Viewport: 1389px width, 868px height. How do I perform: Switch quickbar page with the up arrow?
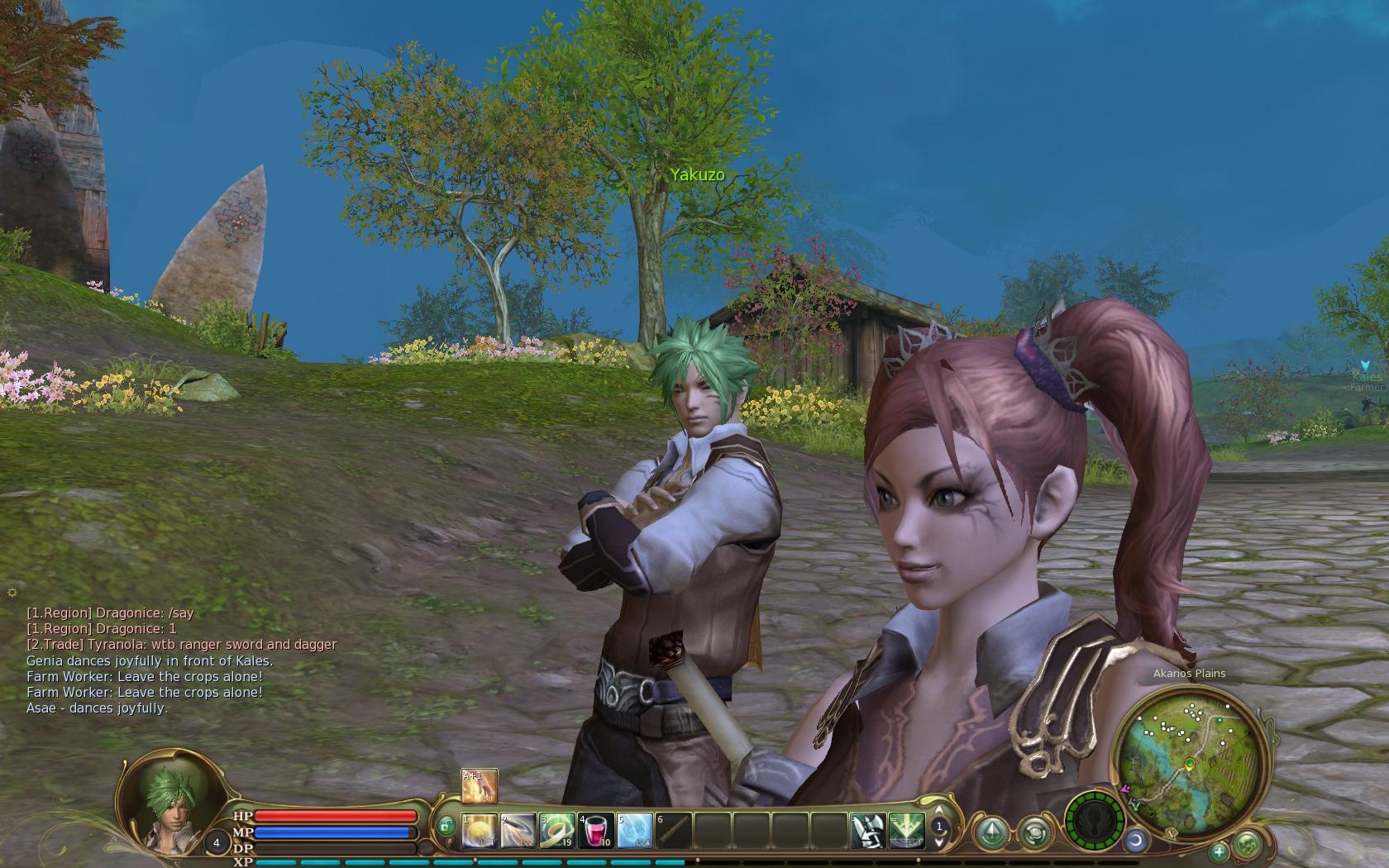(938, 811)
